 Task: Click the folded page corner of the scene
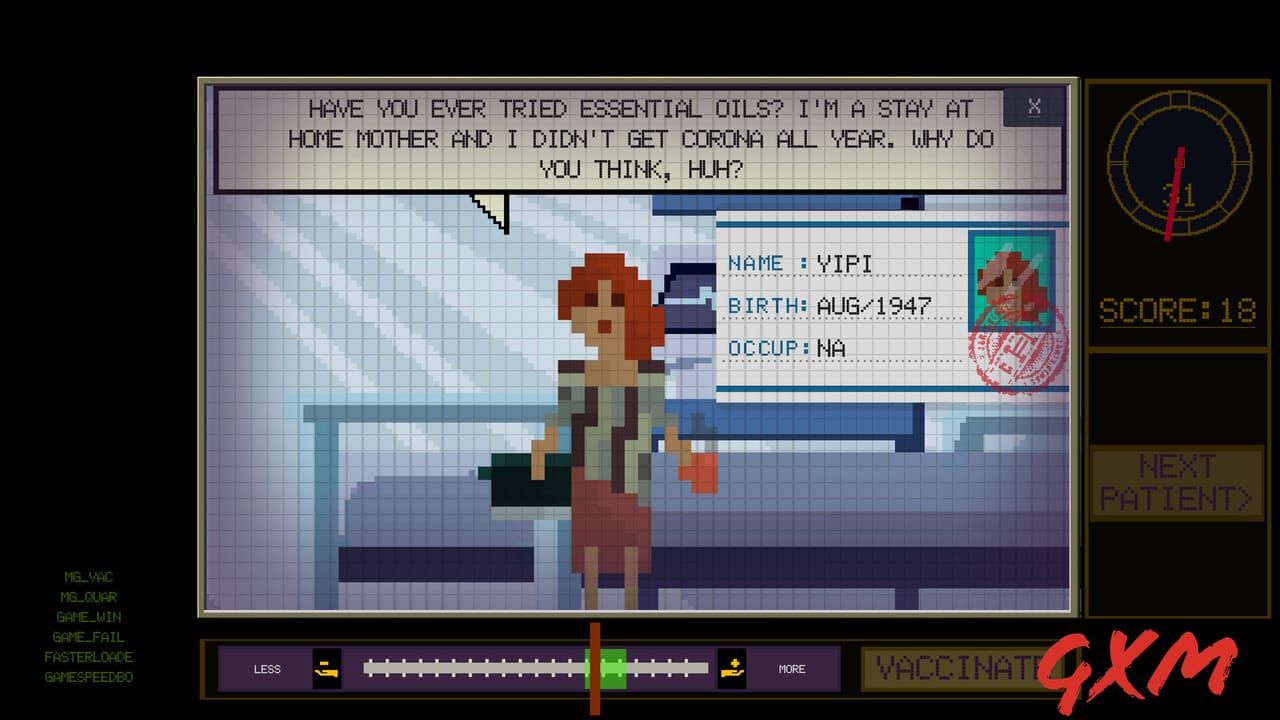(x=489, y=207)
